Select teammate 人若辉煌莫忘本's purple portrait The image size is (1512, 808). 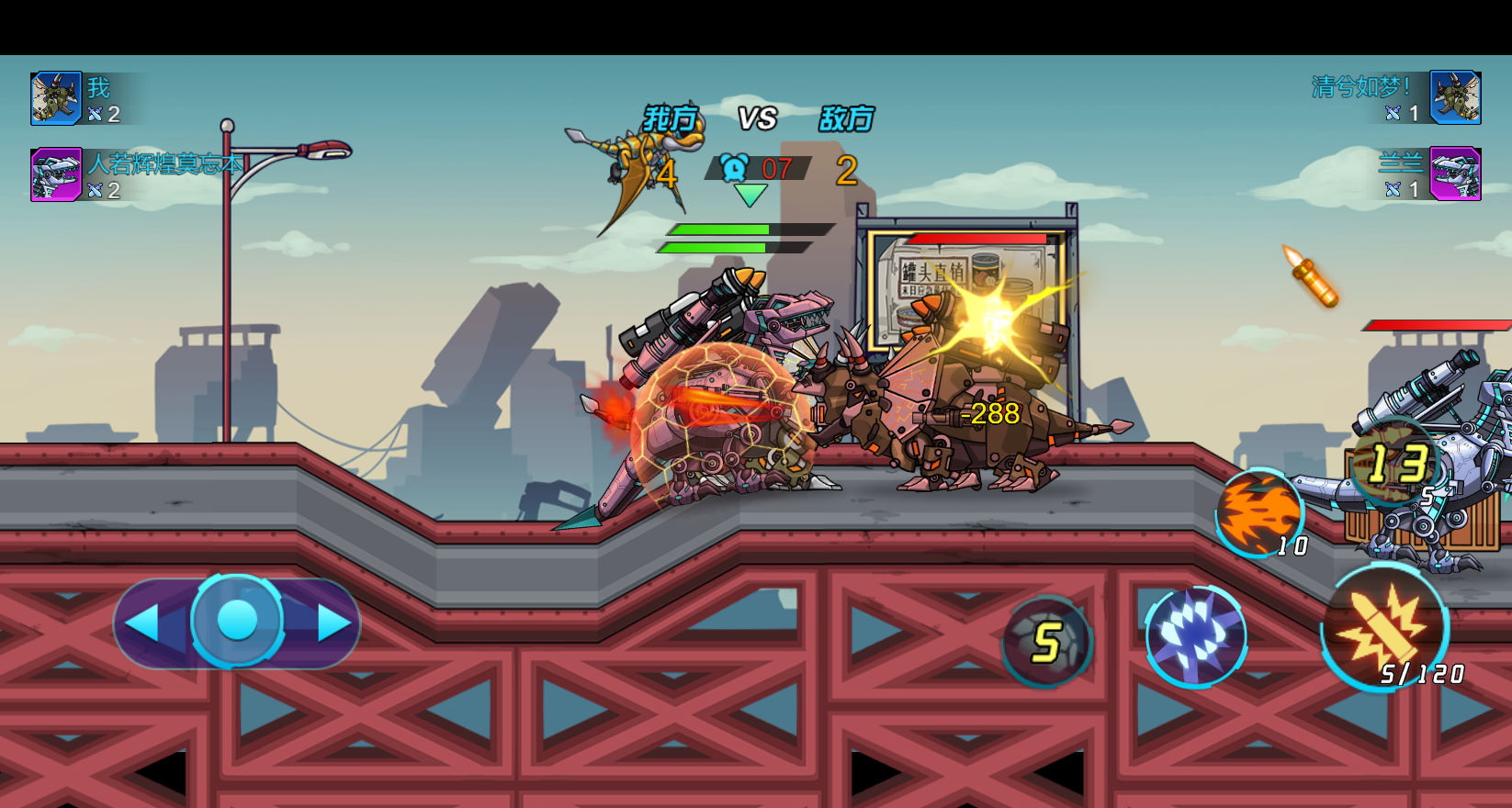(56, 174)
